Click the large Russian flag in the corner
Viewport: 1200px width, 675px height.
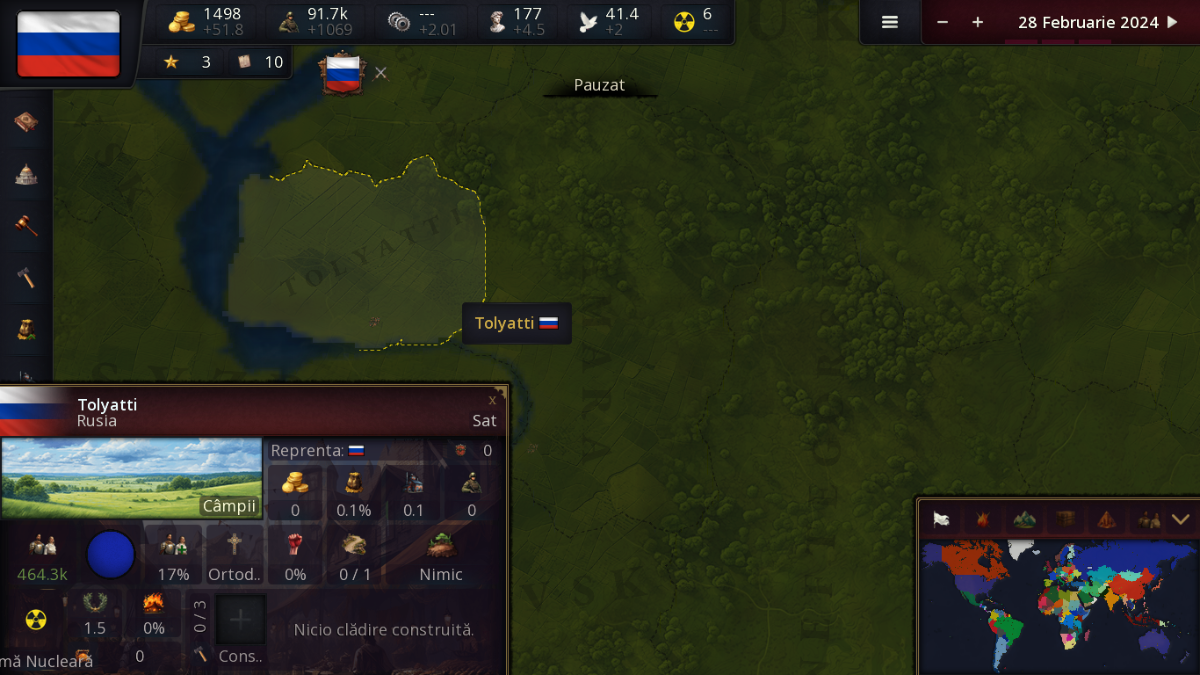[68, 43]
